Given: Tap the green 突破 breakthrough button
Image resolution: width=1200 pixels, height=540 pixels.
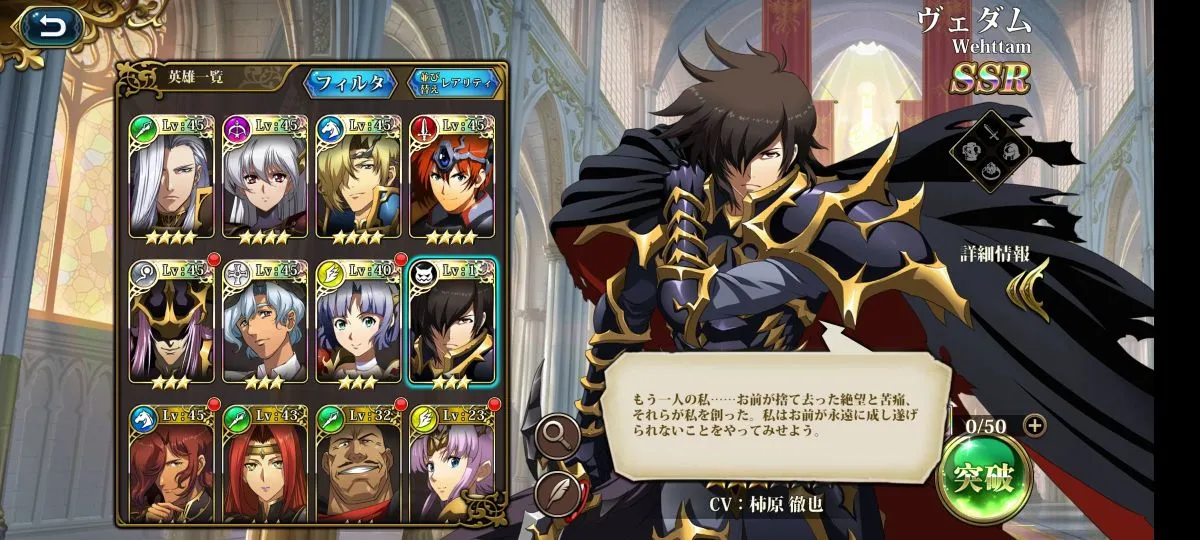Looking at the screenshot, I should point(983,478).
